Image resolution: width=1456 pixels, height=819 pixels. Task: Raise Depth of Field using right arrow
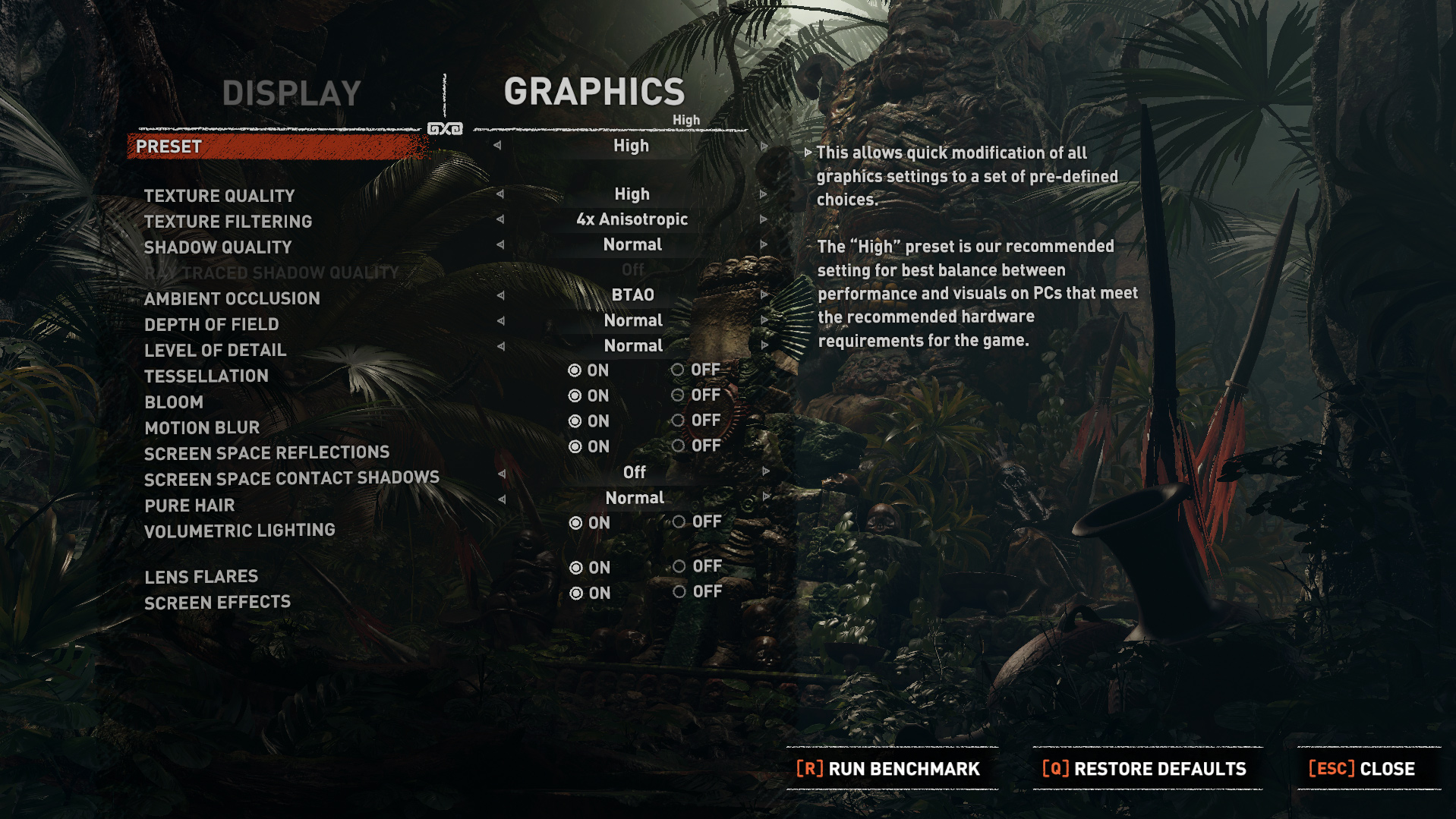pos(764,320)
